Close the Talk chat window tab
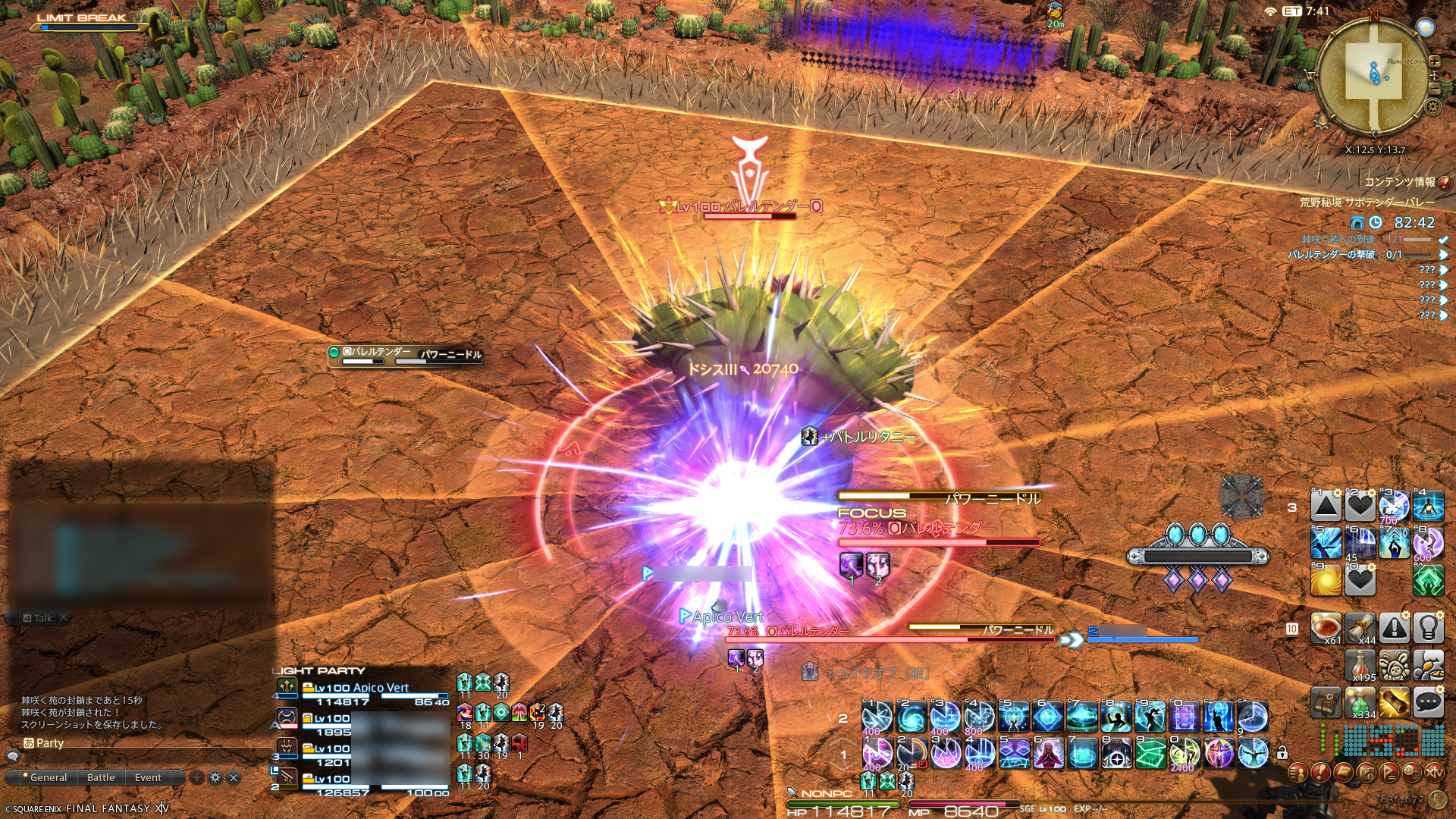 [64, 617]
